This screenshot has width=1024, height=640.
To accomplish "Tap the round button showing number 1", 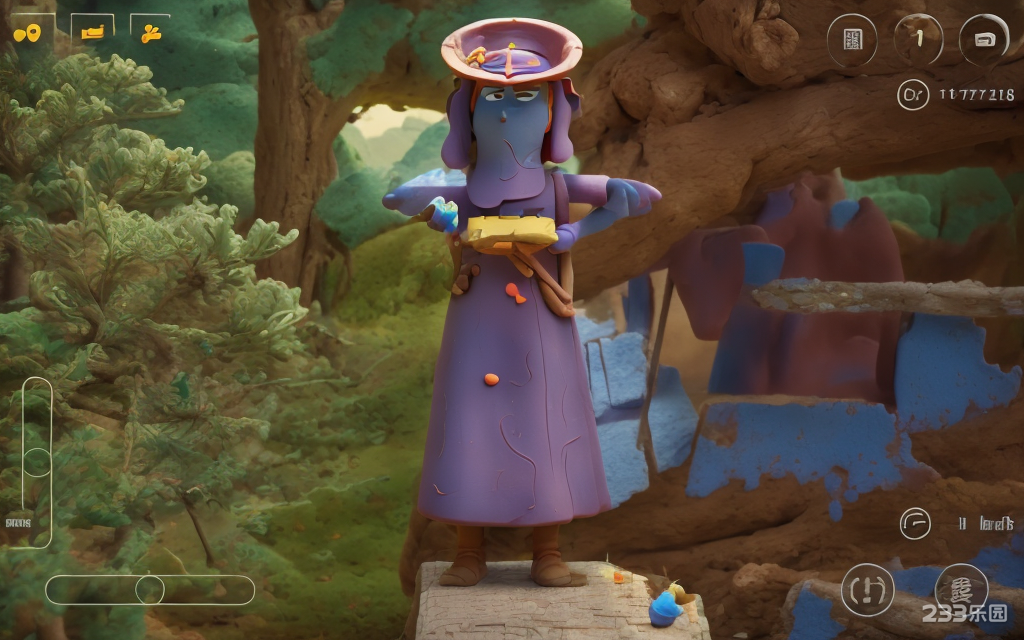I will coord(918,40).
